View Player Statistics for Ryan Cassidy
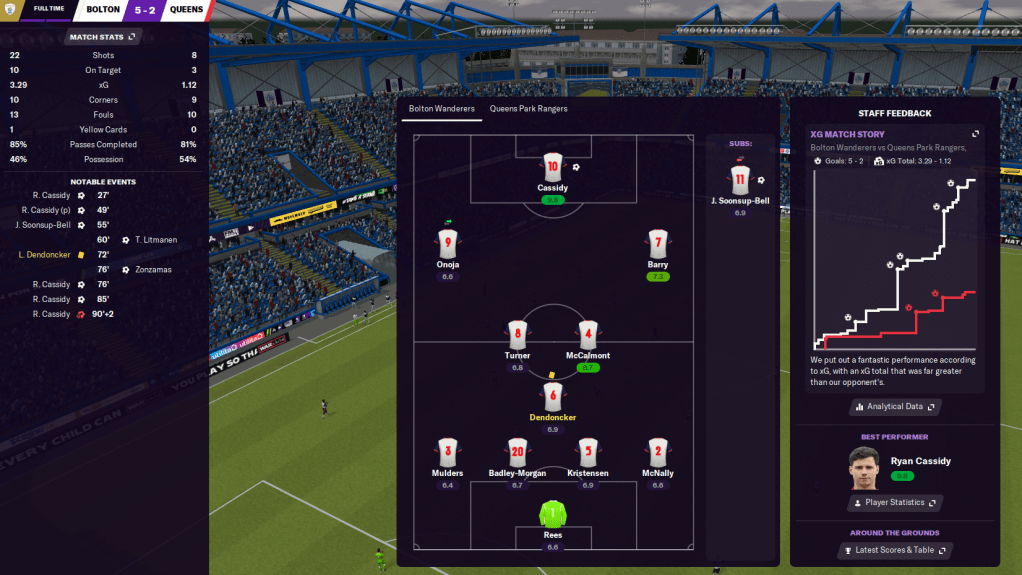Screen dimensions: 1022x575 coord(895,502)
